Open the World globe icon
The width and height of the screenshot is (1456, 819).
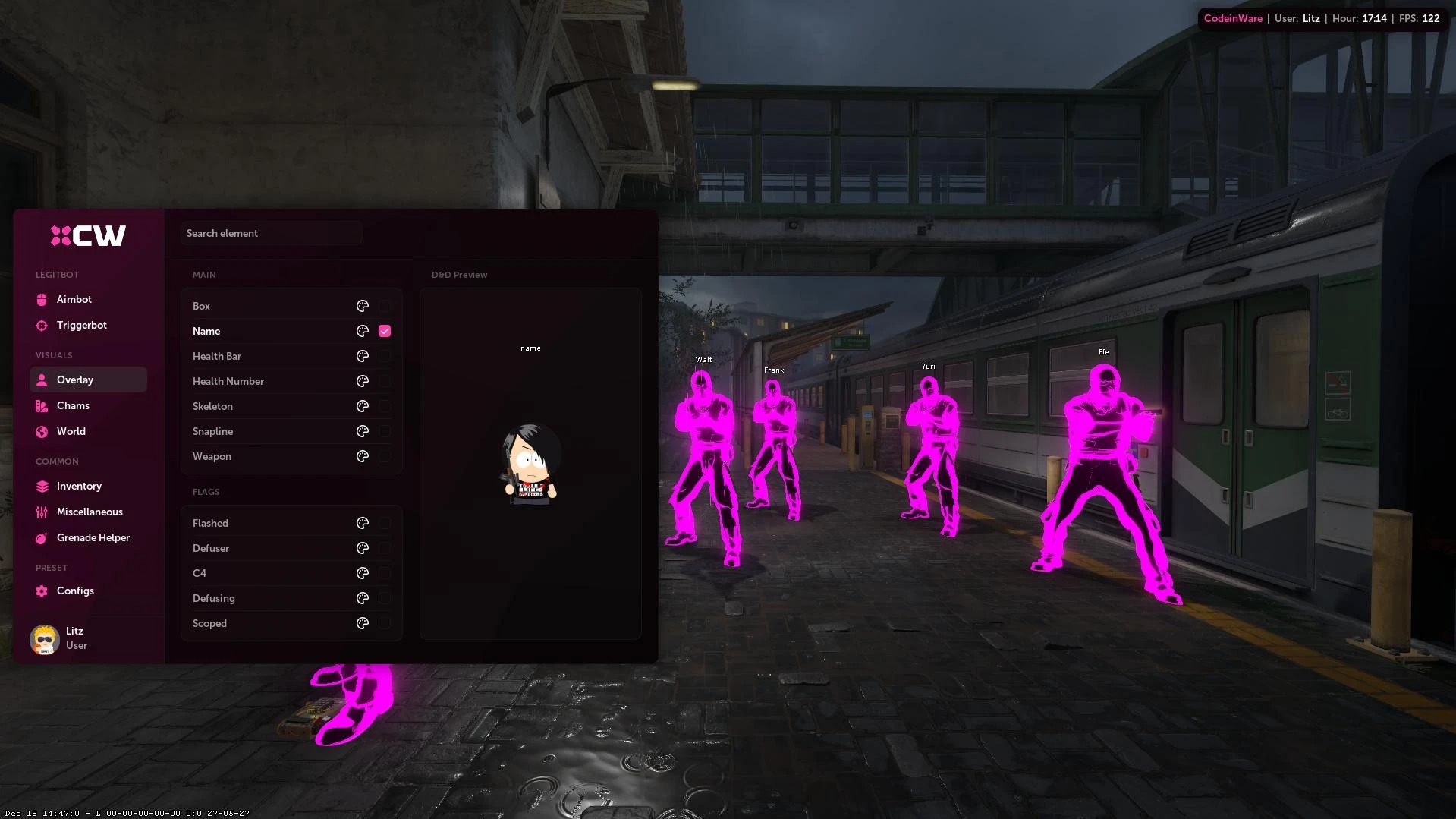tap(42, 431)
